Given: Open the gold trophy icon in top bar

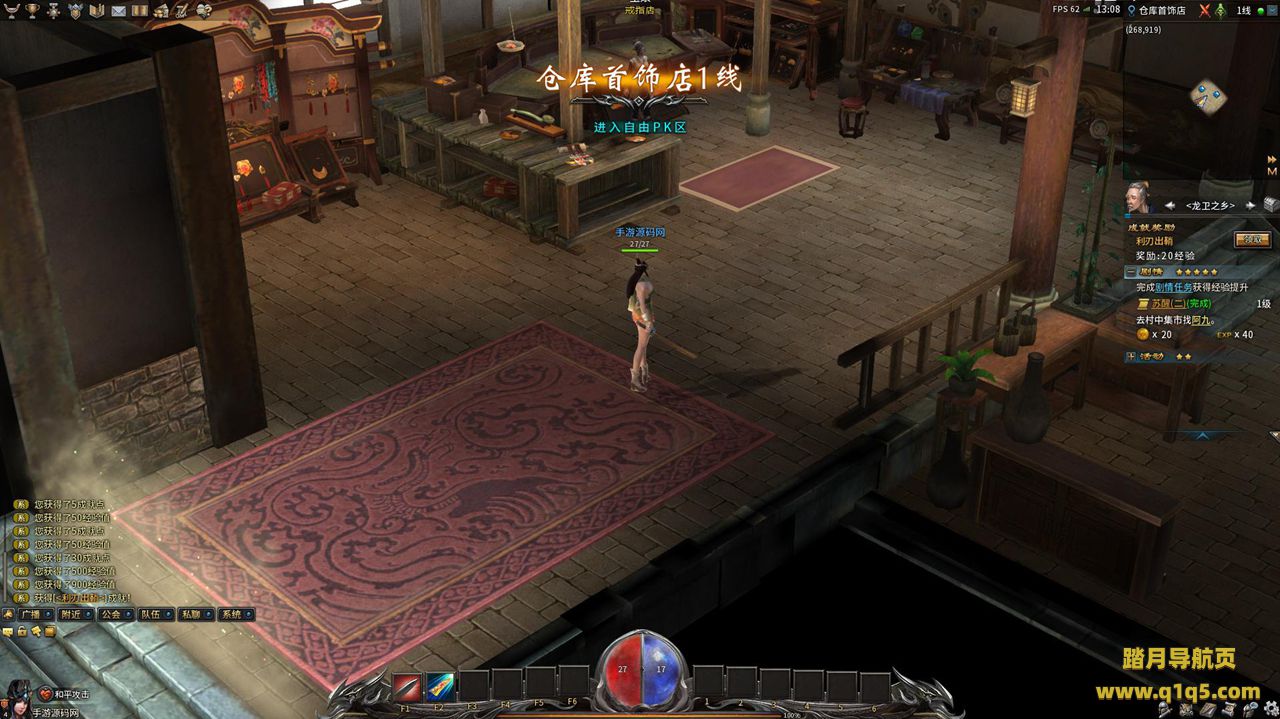Looking at the screenshot, I should point(32,10).
